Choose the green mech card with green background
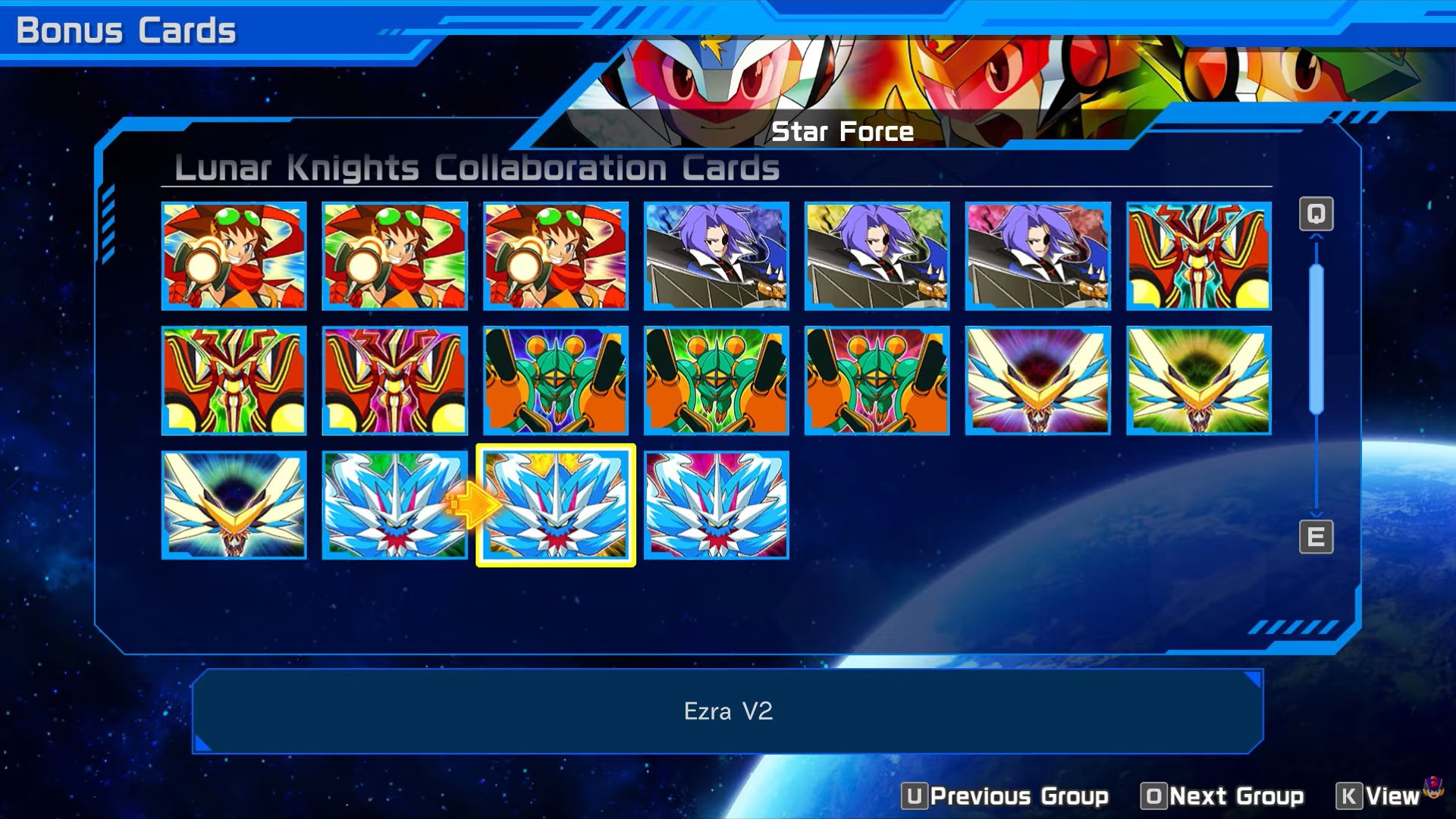Image resolution: width=1456 pixels, height=819 pixels. 717,381
